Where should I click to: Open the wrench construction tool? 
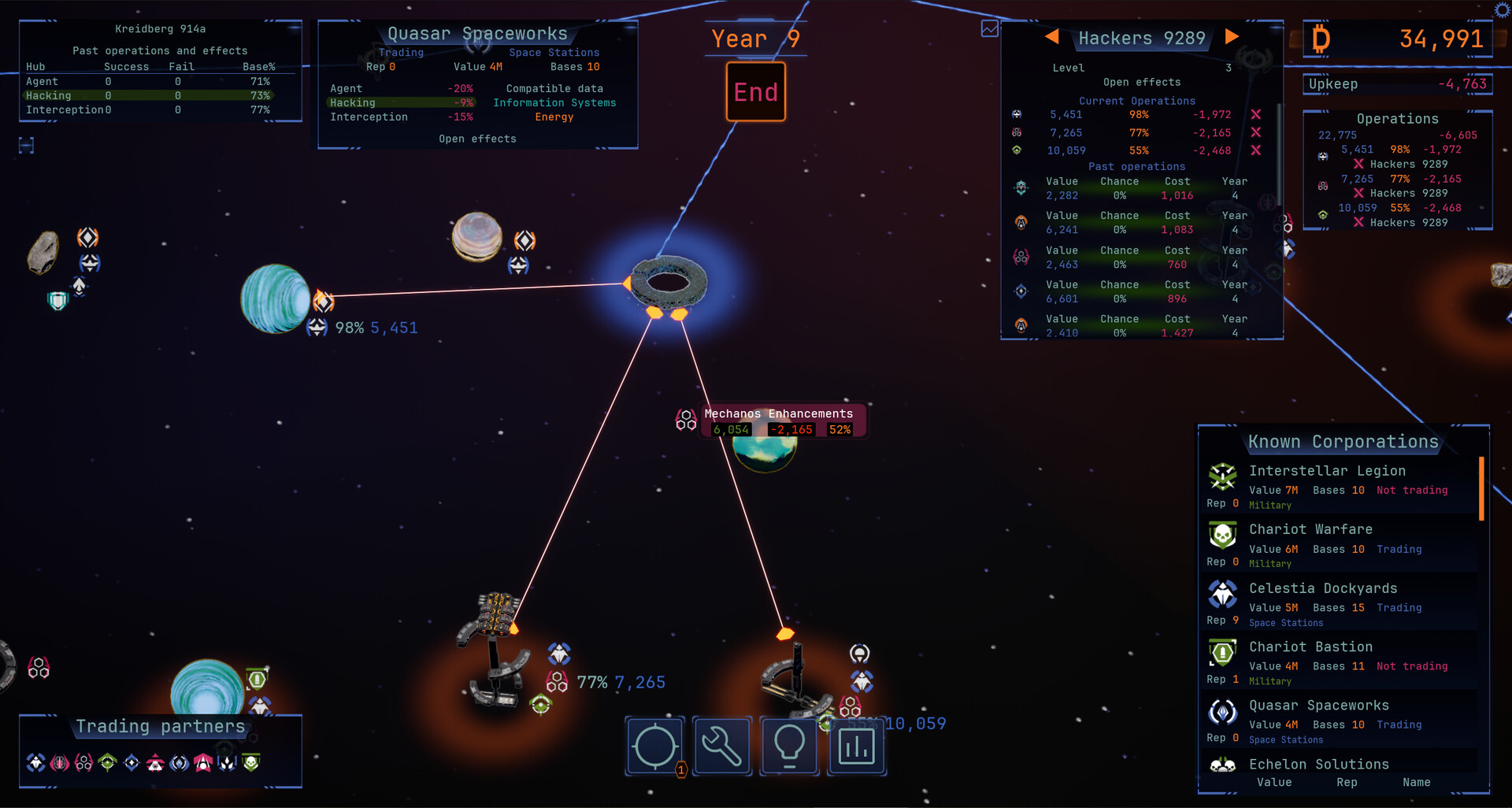click(x=722, y=745)
